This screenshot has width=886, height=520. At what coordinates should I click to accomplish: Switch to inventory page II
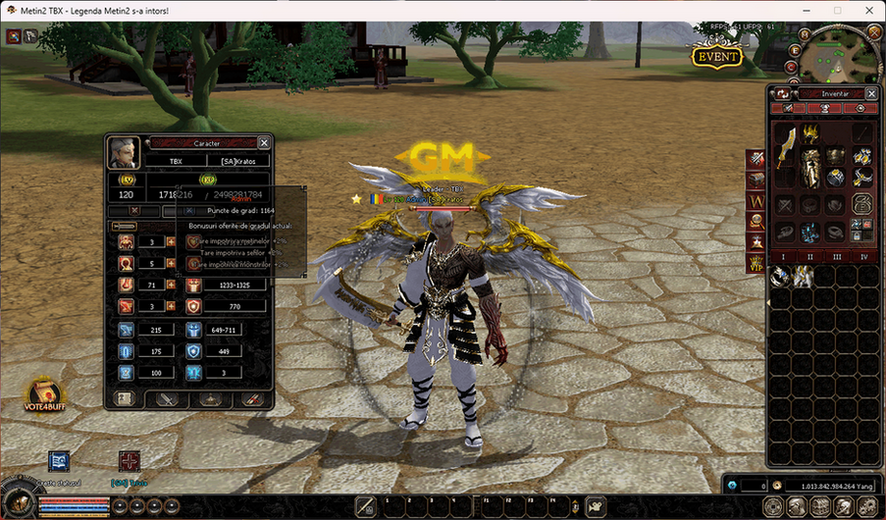[810, 257]
